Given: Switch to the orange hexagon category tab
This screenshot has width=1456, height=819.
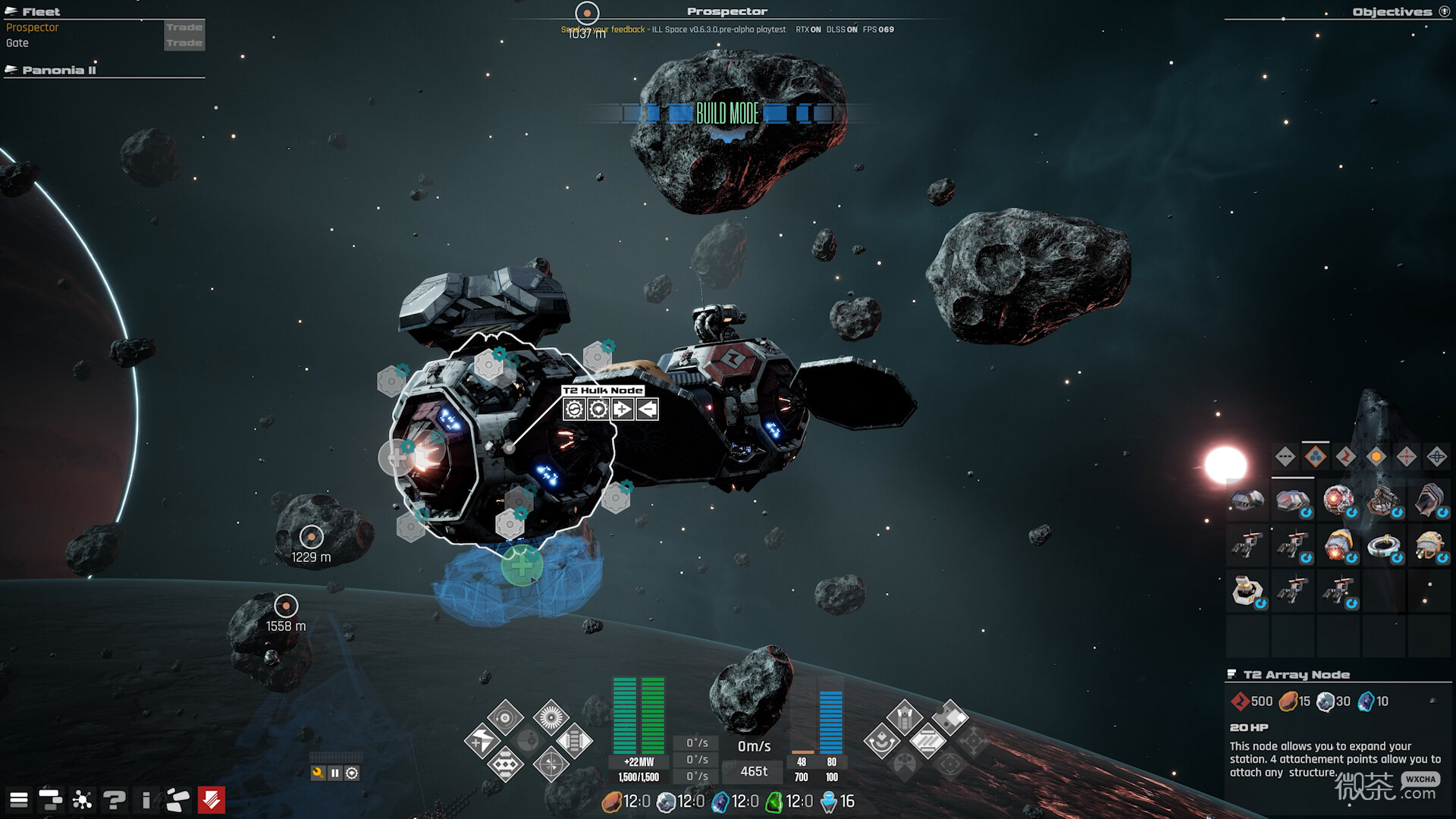Looking at the screenshot, I should point(1377,457).
